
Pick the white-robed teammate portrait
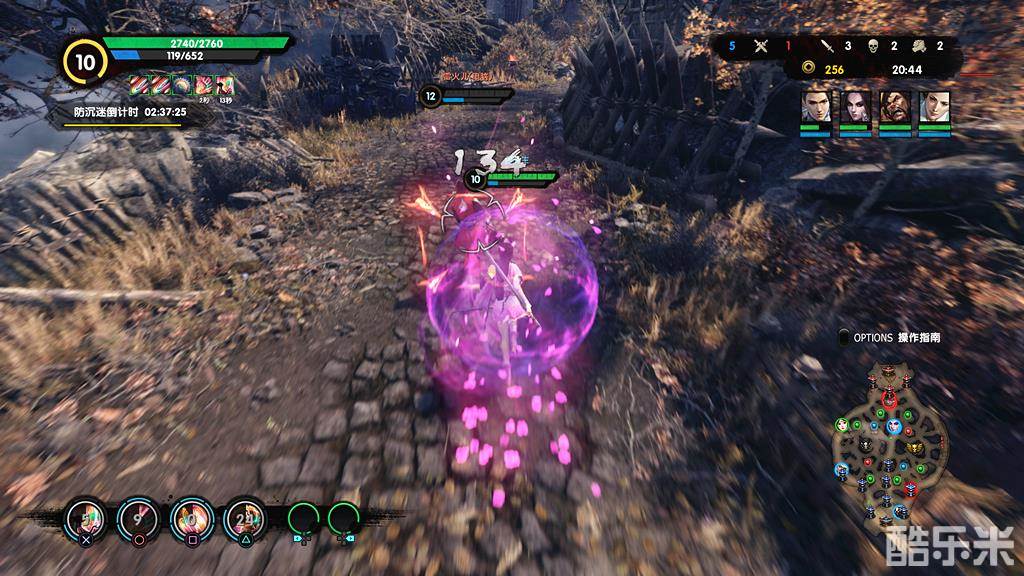pos(935,106)
